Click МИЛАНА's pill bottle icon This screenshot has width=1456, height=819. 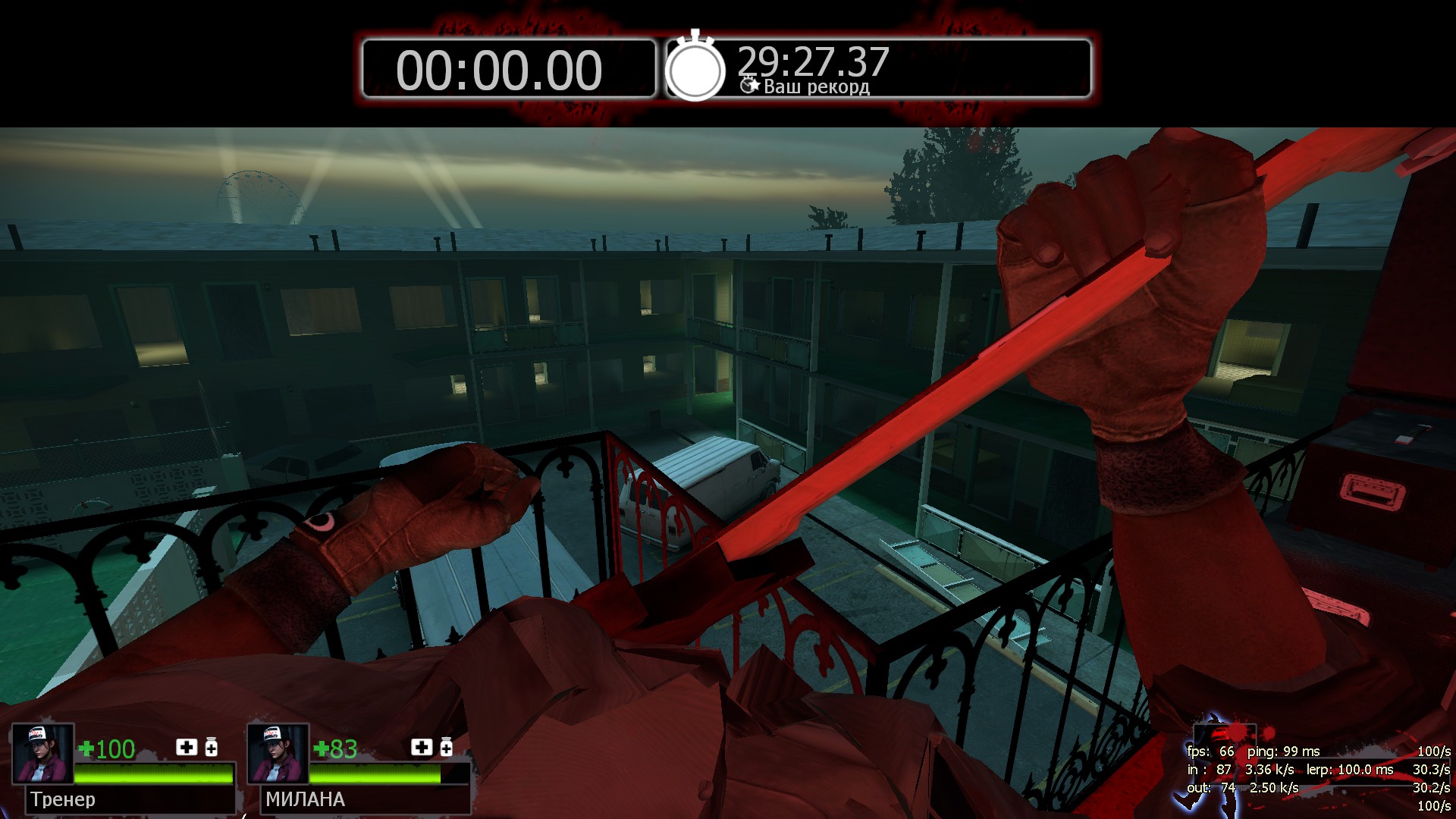pyautogui.click(x=447, y=748)
